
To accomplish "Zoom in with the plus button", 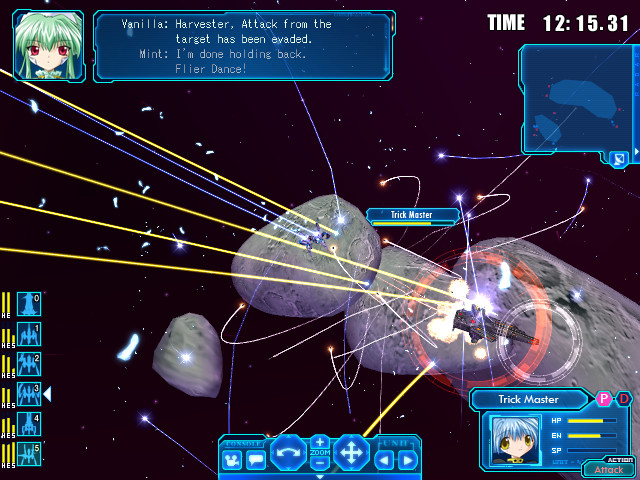I will 320,441.
